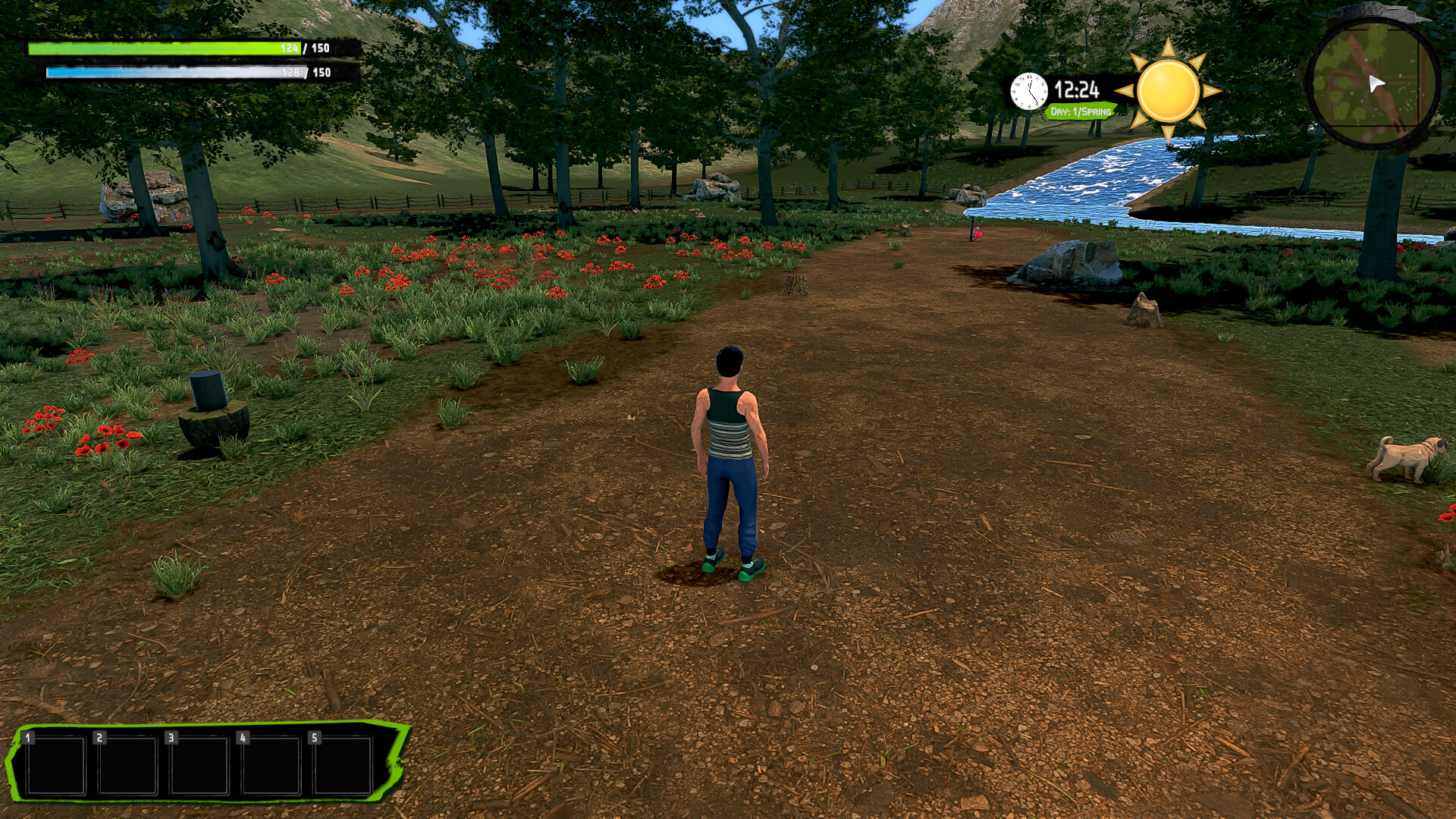Click the player arrow on the minimap
1456x819 pixels.
pyautogui.click(x=1376, y=83)
